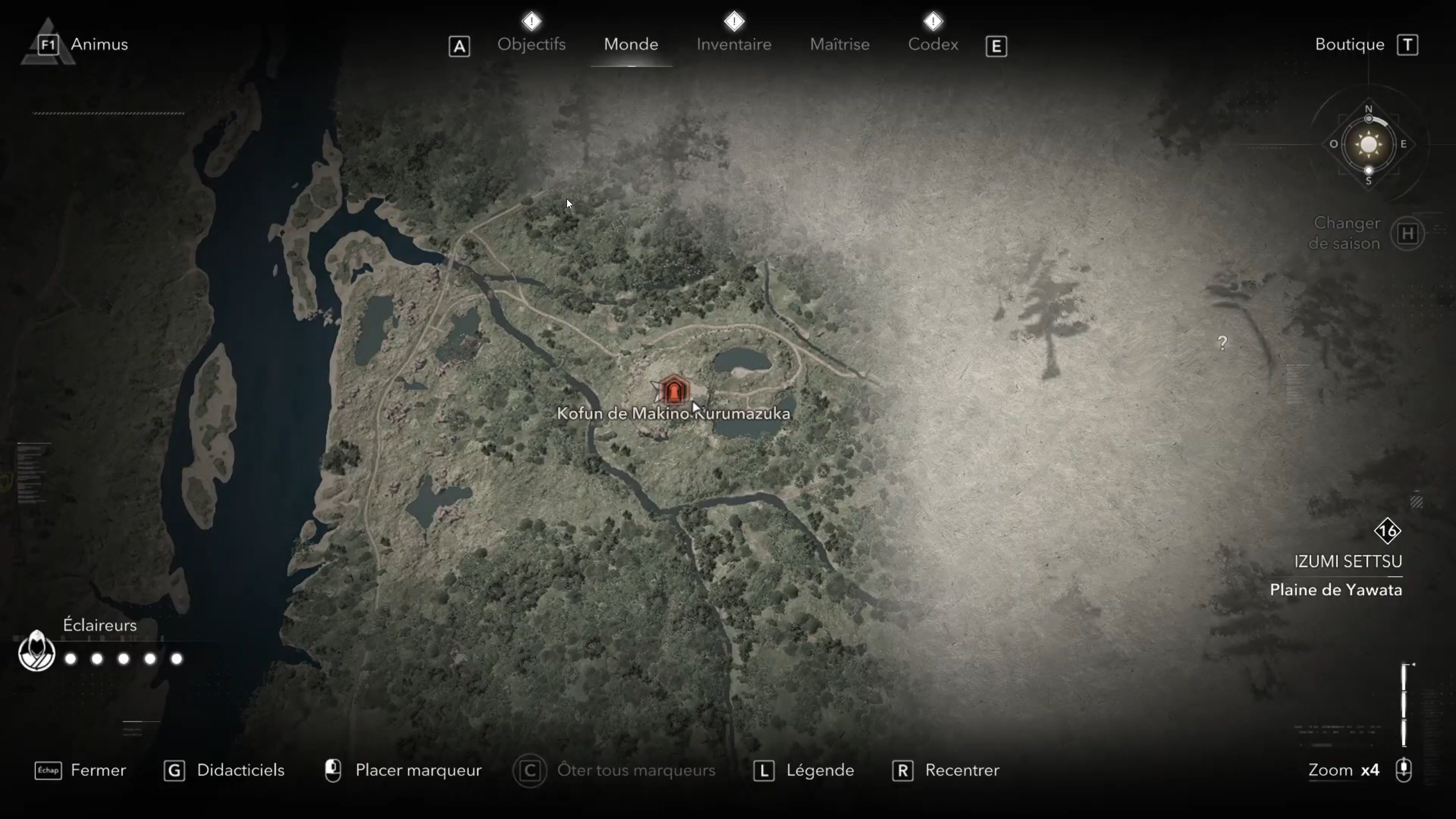
Task: Click the compass rose to reorient map
Action: [1368, 145]
